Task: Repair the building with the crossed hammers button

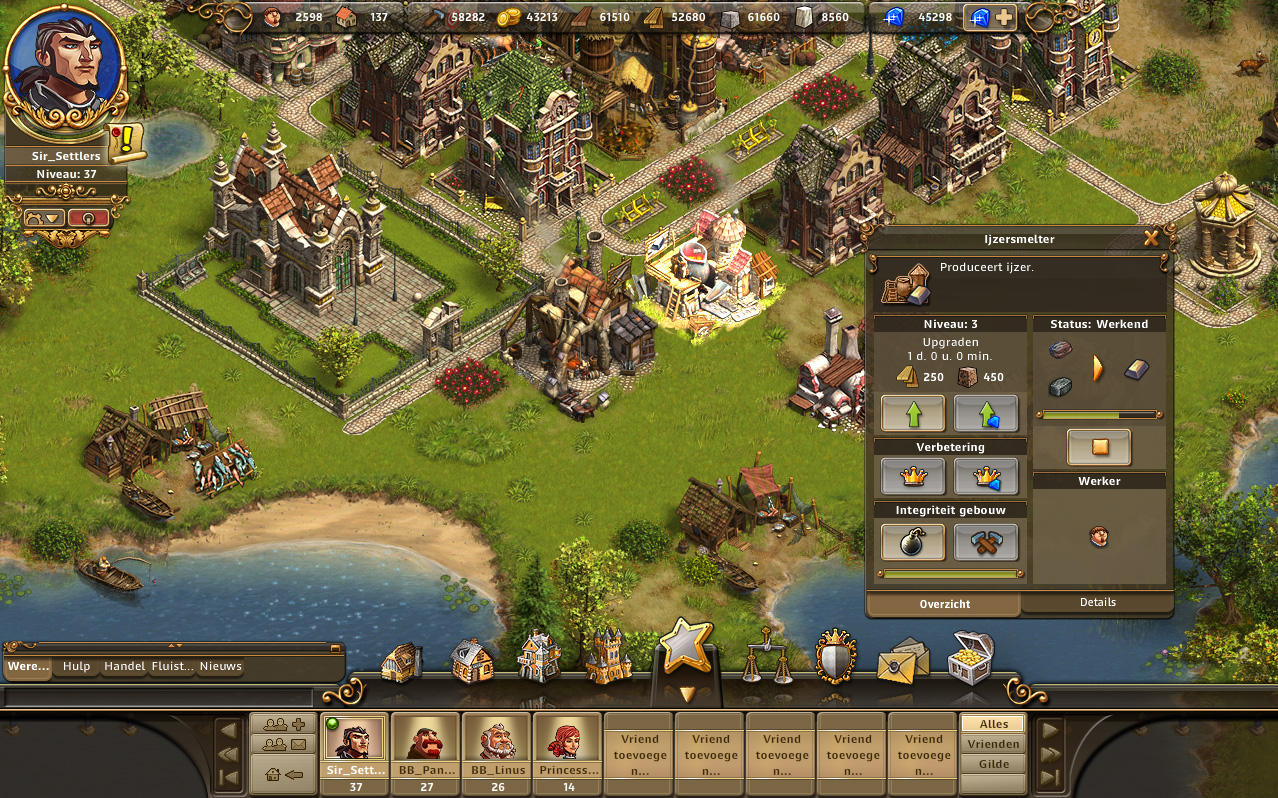Action: coord(985,542)
